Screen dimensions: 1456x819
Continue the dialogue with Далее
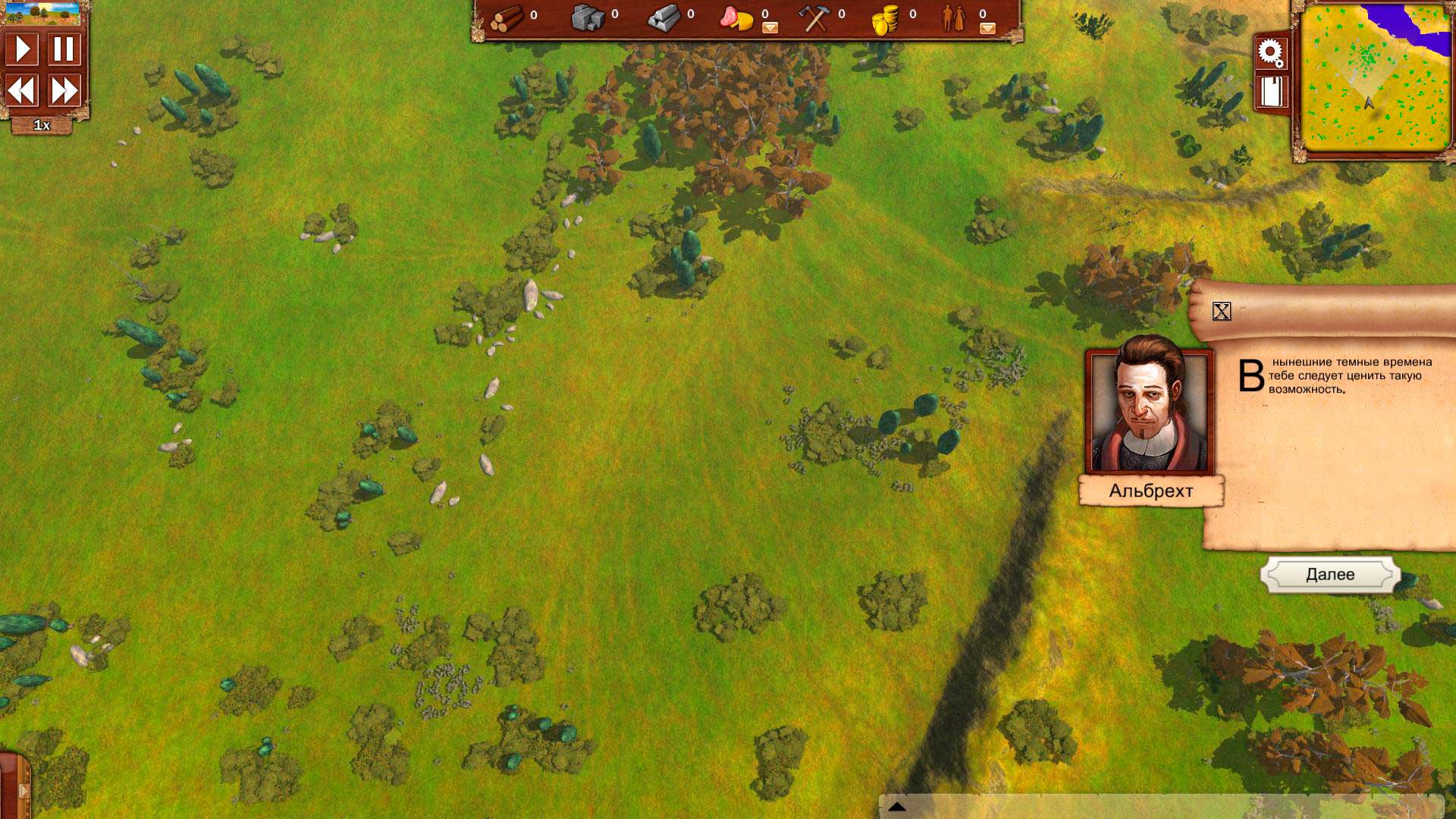1330,575
